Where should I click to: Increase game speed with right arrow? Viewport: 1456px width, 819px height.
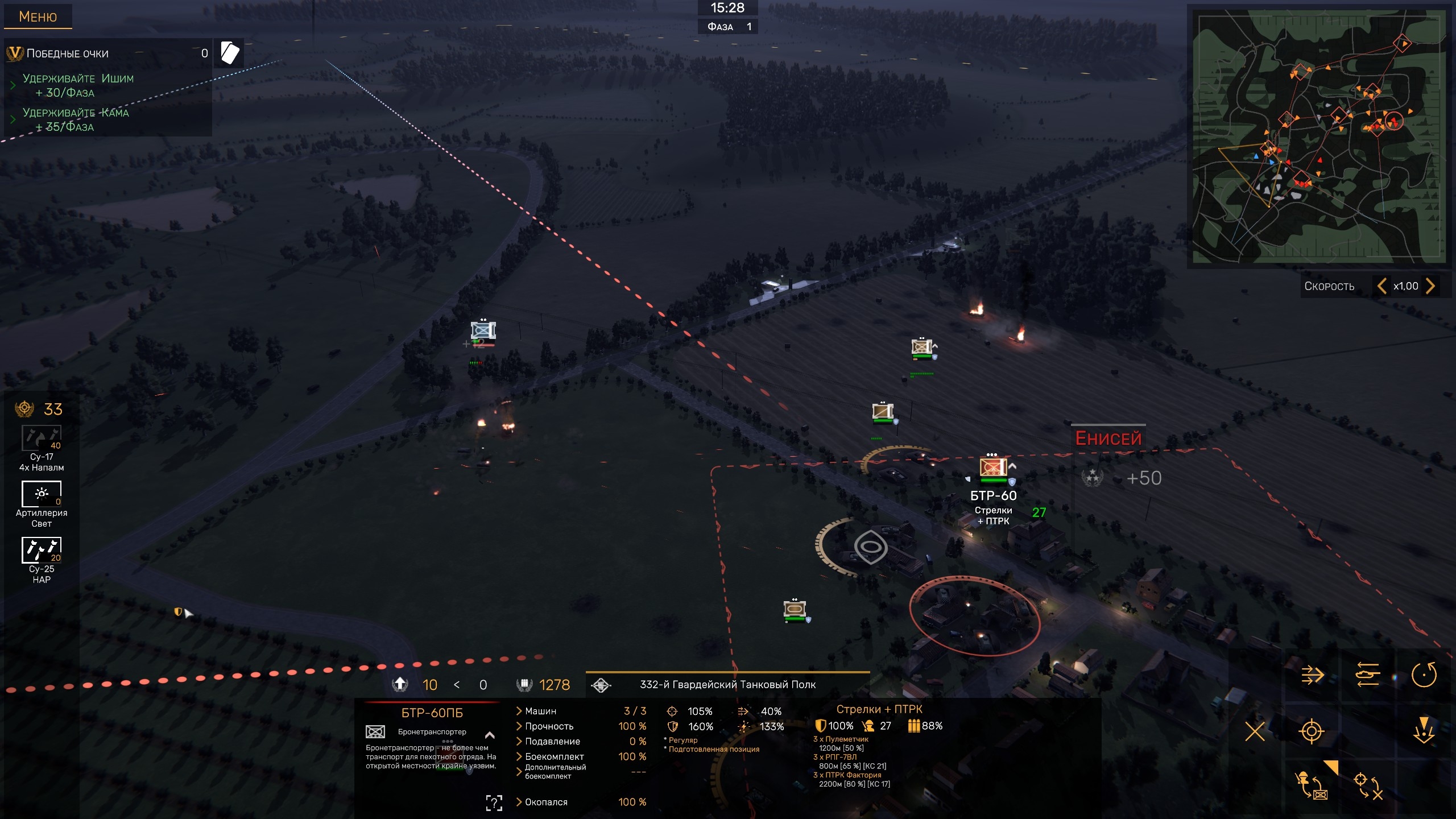point(1430,286)
